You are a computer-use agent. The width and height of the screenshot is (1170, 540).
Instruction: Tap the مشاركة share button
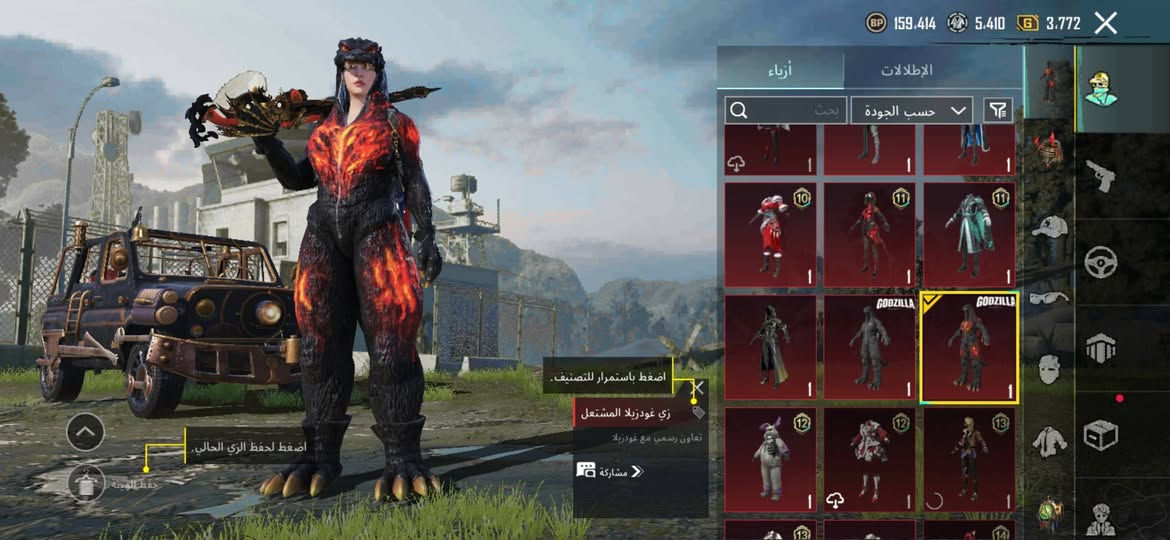tap(610, 471)
